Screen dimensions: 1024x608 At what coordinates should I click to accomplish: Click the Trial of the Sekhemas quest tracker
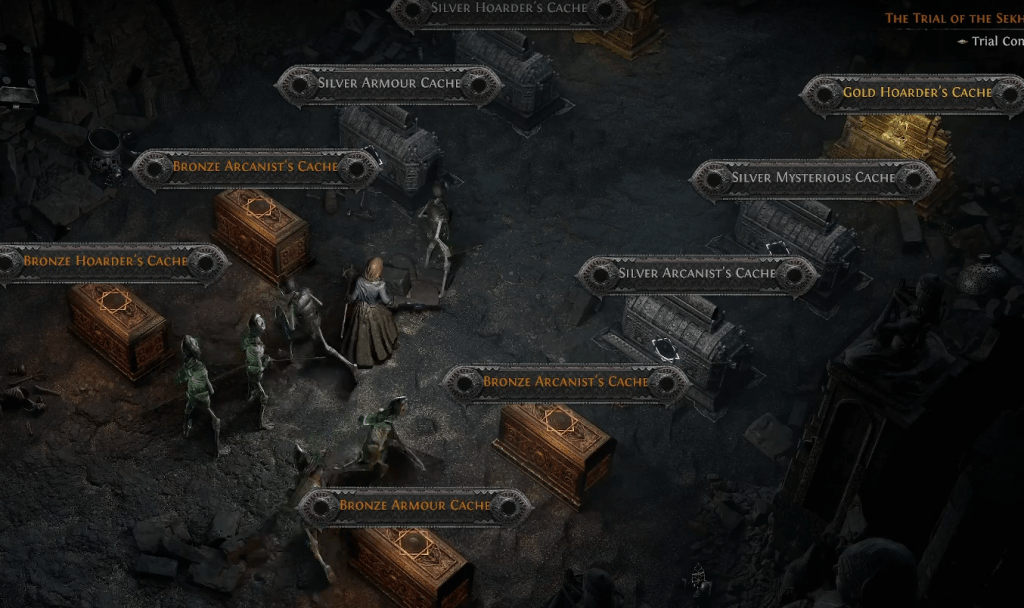pos(953,18)
